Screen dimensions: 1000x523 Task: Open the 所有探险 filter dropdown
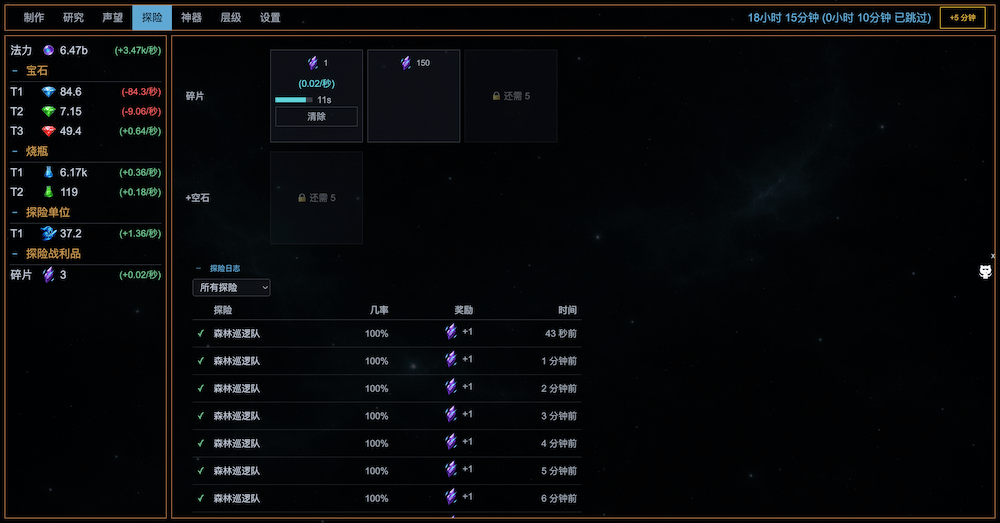point(231,288)
